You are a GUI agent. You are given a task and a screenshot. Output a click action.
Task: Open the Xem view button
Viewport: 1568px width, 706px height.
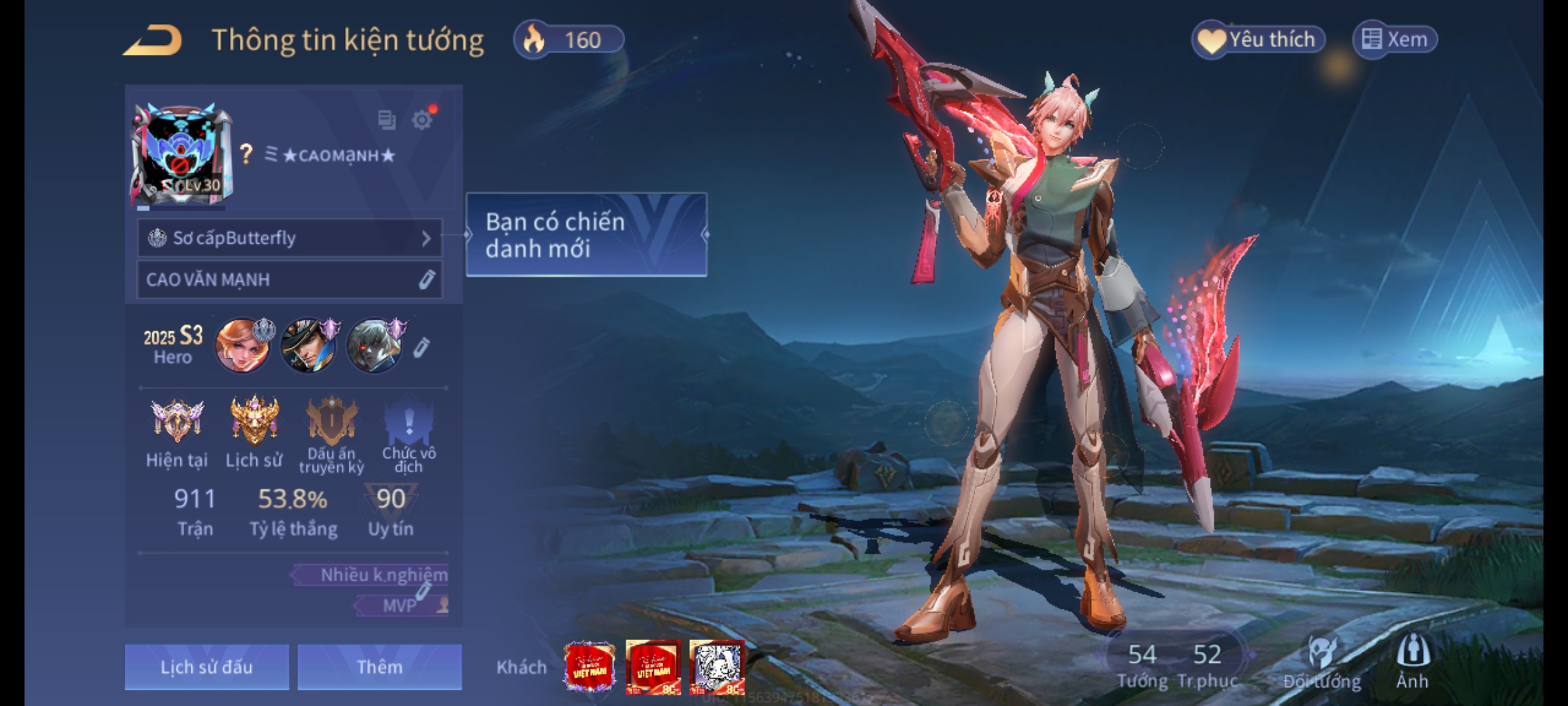click(x=1395, y=40)
